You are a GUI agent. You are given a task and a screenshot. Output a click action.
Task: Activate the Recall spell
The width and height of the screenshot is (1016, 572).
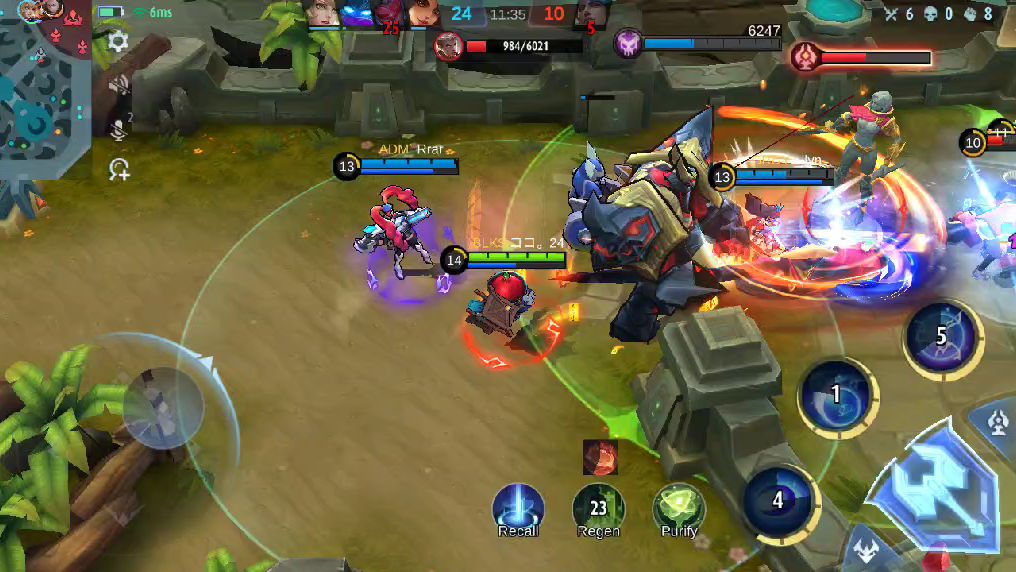518,508
